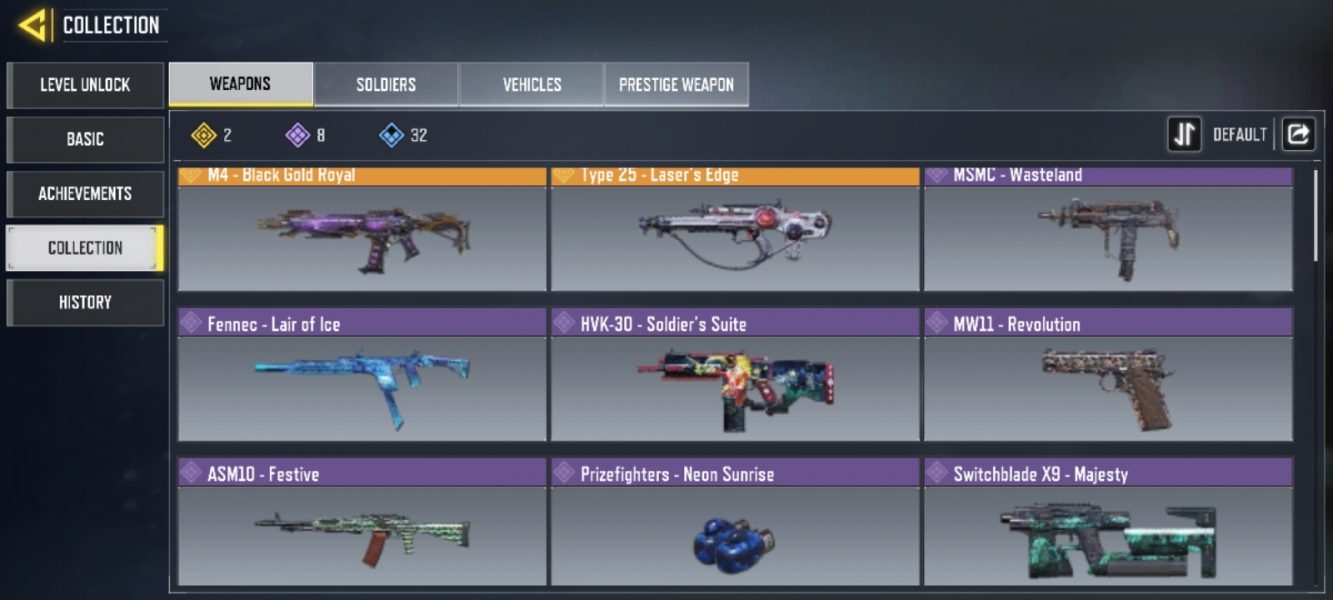Open the Level Unlock section
The height and width of the screenshot is (600, 1333).
click(x=85, y=85)
